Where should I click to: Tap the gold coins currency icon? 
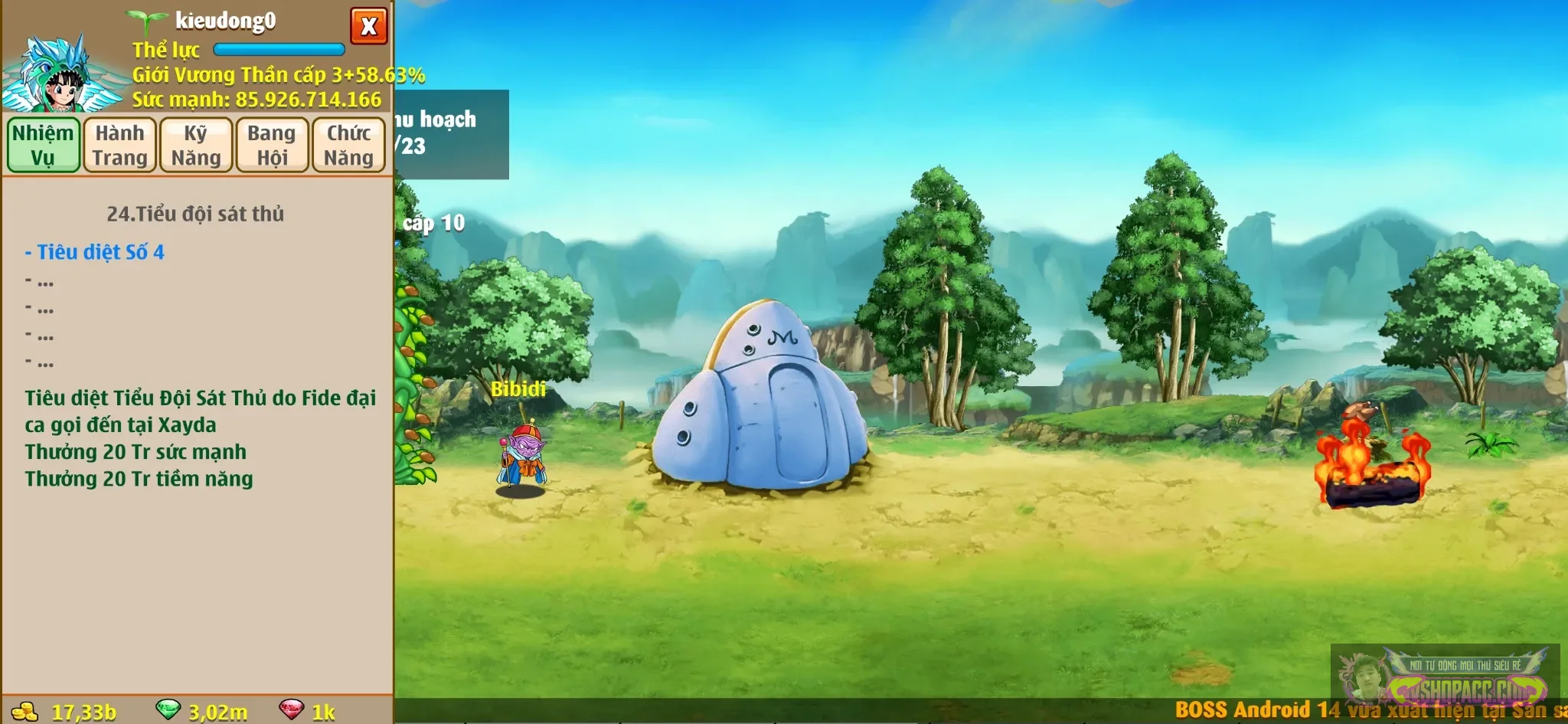click(x=25, y=712)
